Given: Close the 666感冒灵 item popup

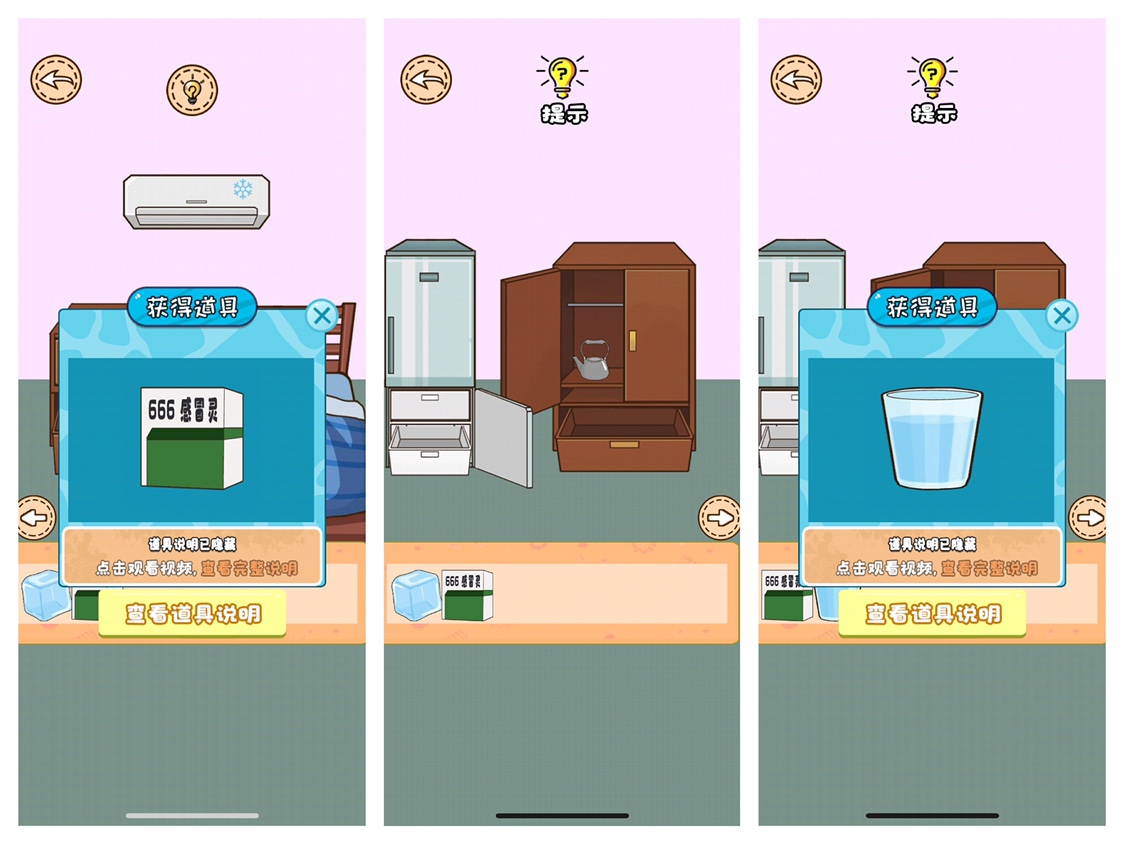Looking at the screenshot, I should 321,317.
